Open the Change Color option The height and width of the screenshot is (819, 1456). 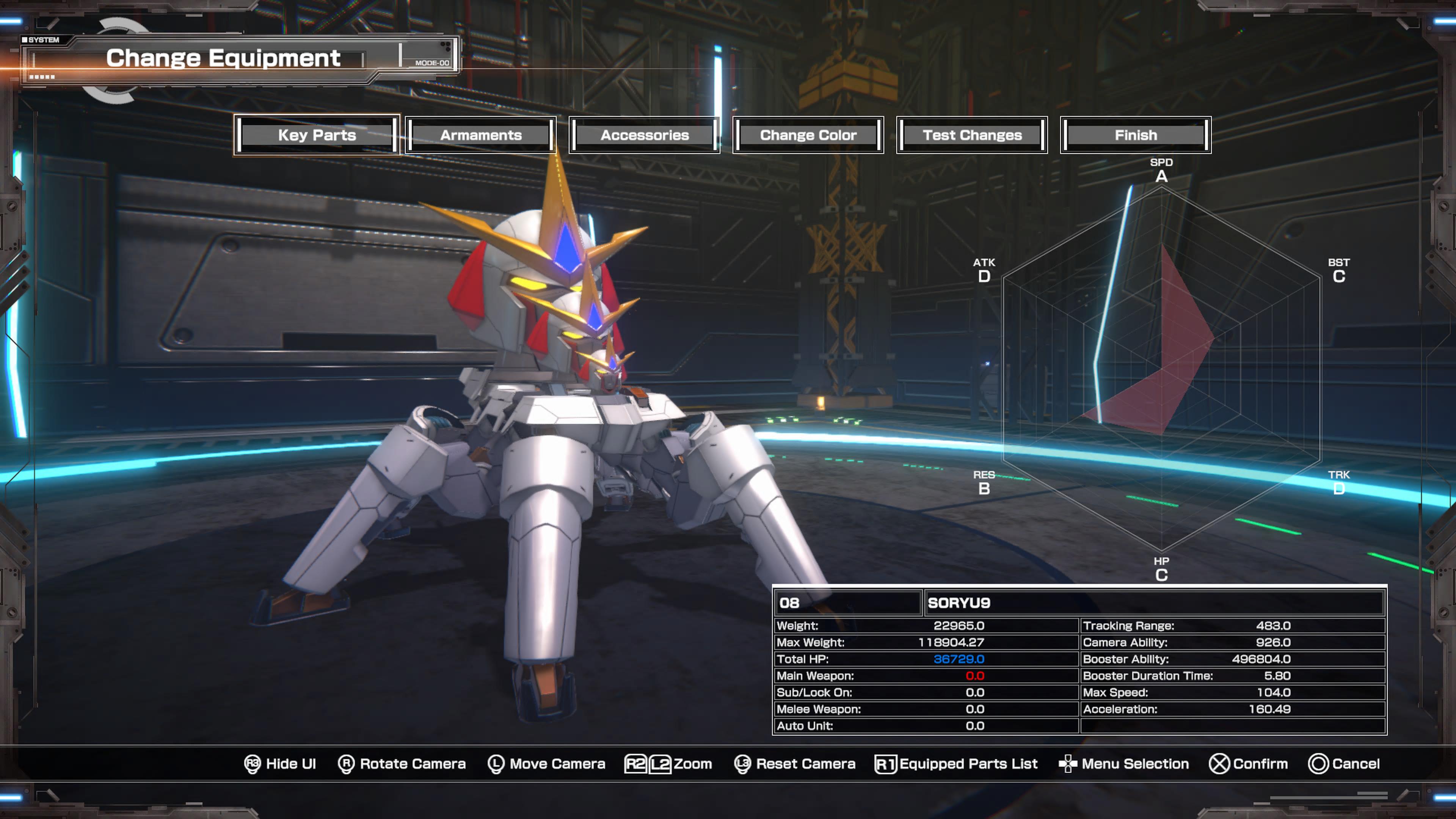(808, 135)
